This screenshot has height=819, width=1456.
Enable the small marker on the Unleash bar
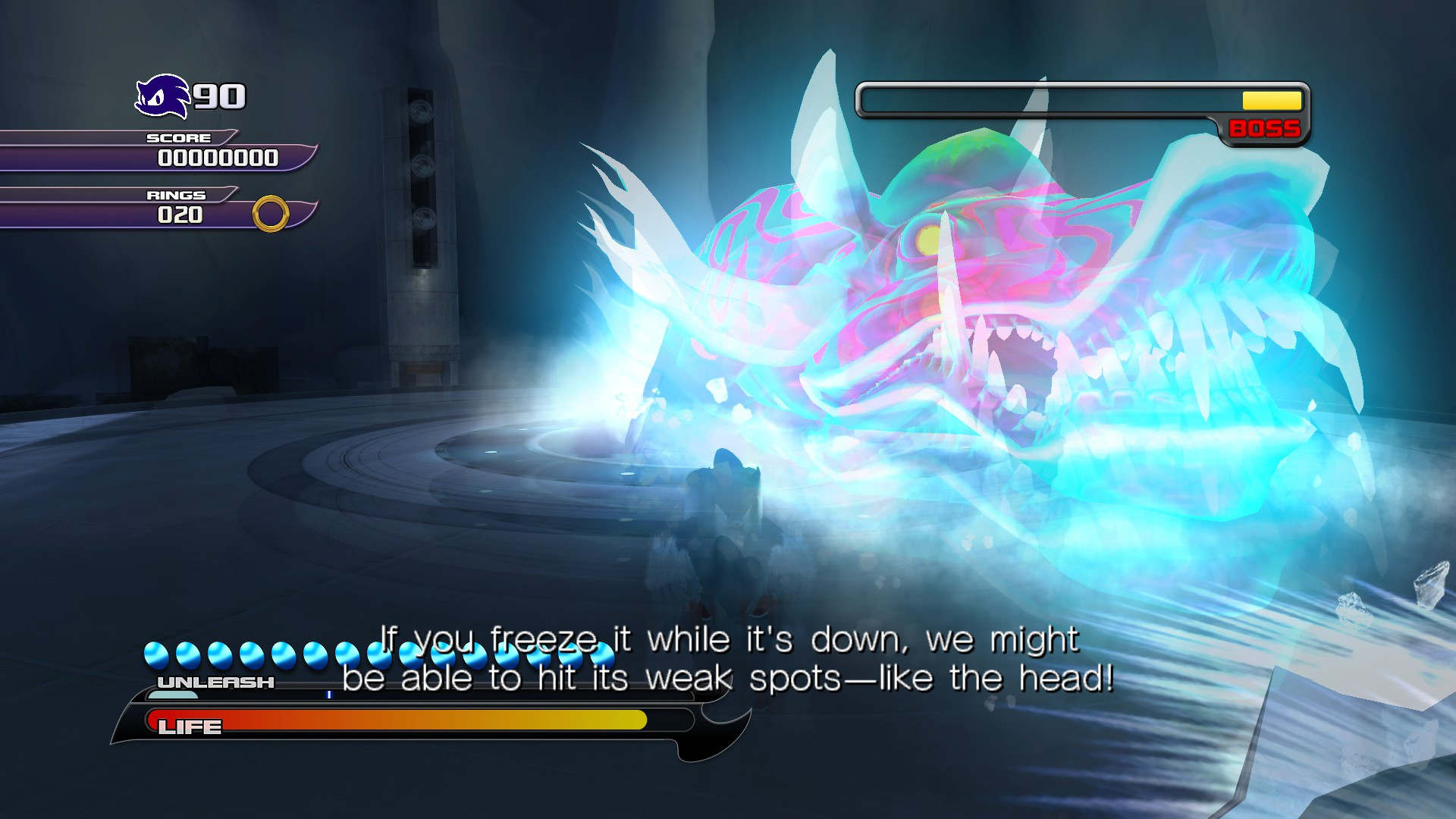tap(330, 695)
